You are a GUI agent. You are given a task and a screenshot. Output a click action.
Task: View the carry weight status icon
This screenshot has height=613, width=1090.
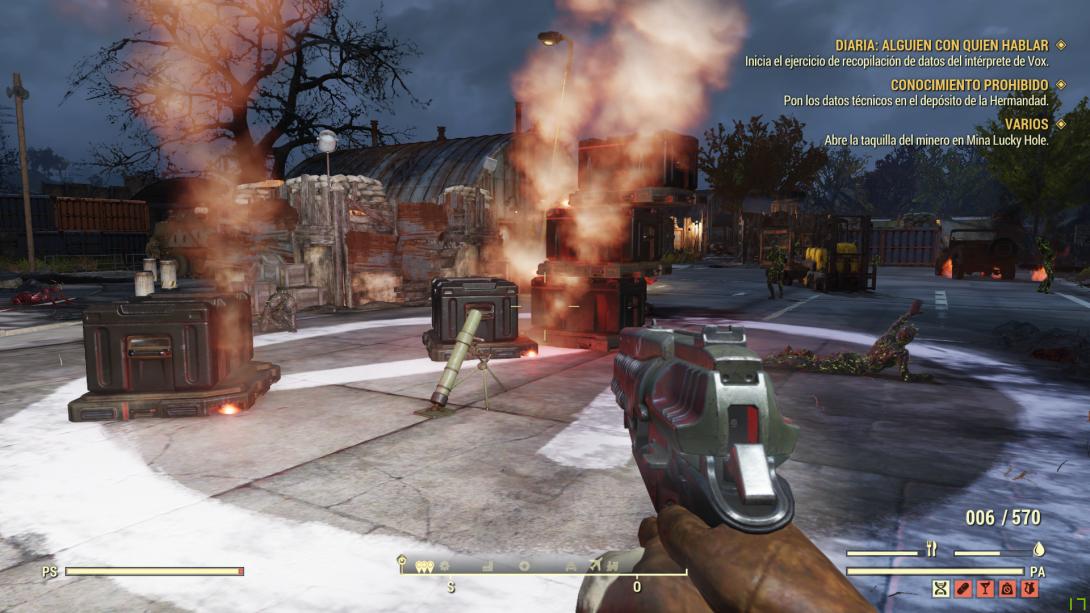[1006, 589]
